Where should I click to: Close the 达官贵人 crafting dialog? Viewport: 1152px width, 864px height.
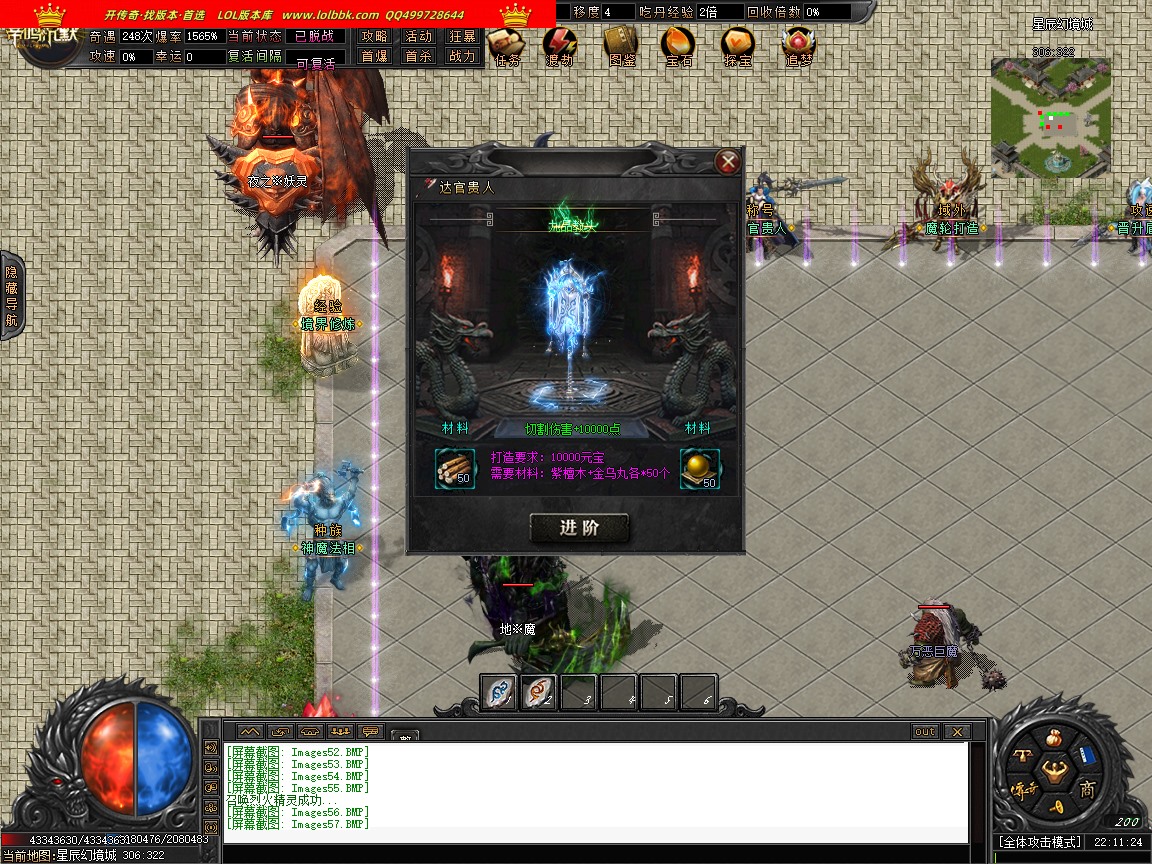pos(729,162)
